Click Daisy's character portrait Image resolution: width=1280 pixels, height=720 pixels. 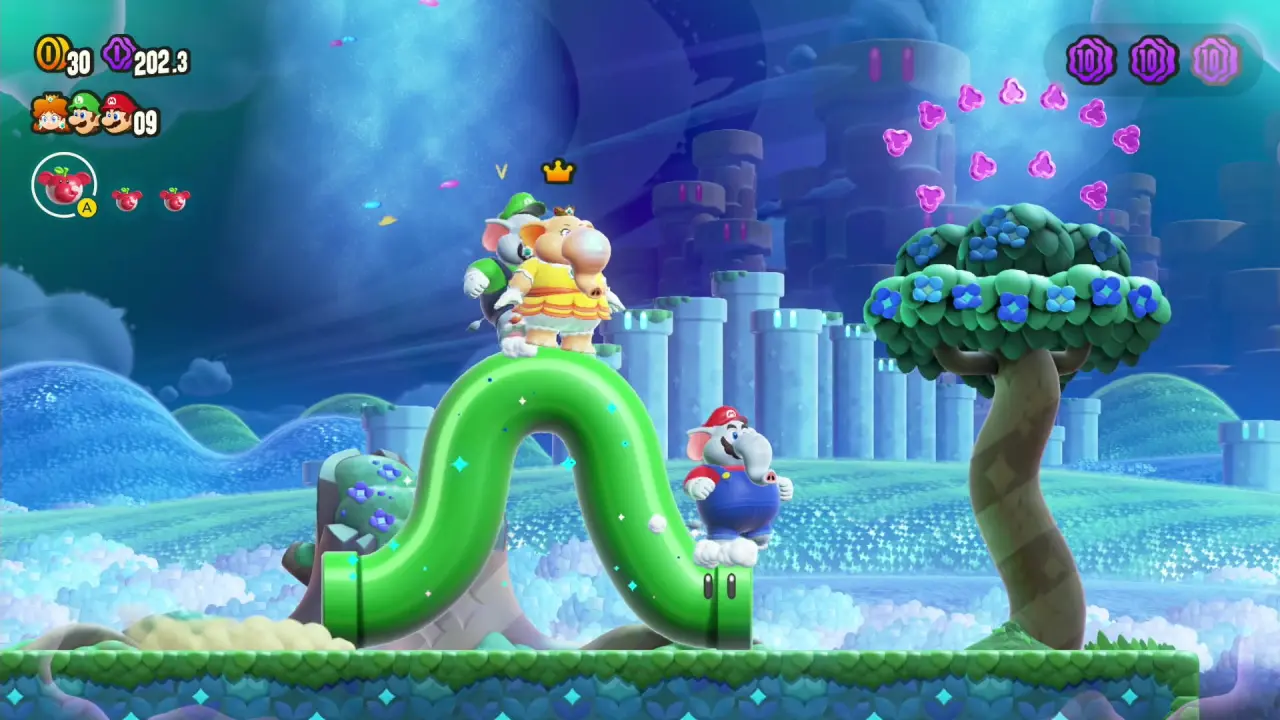click(x=49, y=113)
